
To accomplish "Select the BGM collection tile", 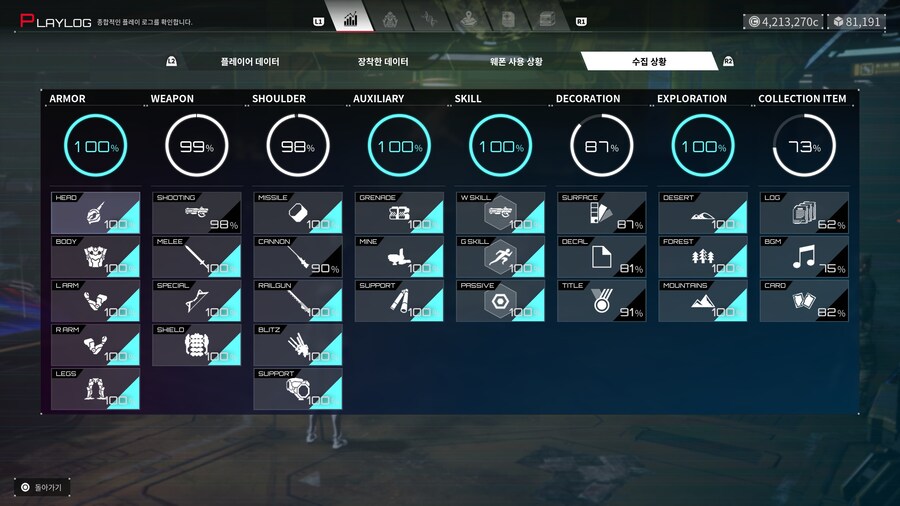I will 804,257.
